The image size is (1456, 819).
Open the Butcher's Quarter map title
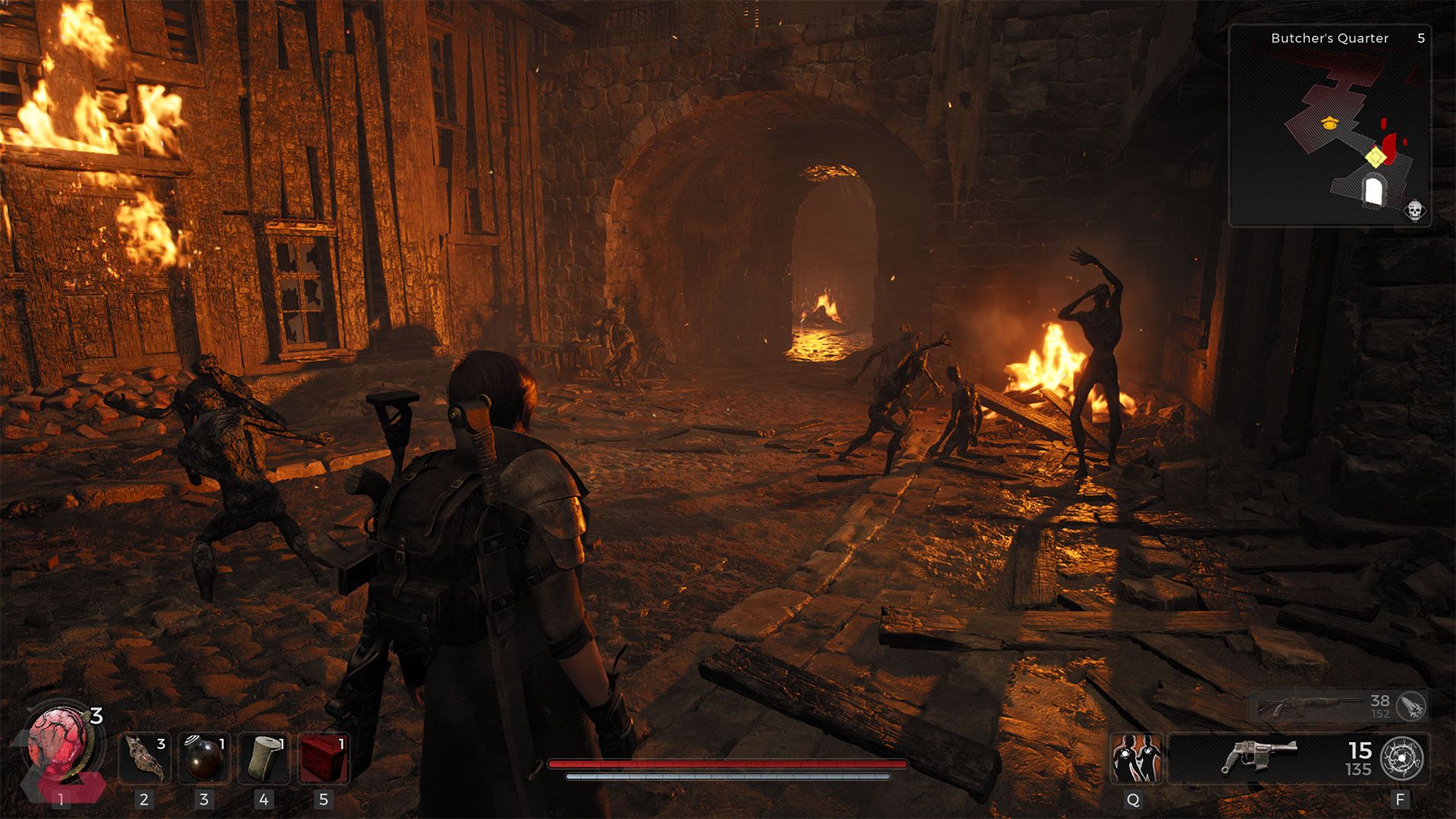[1329, 38]
